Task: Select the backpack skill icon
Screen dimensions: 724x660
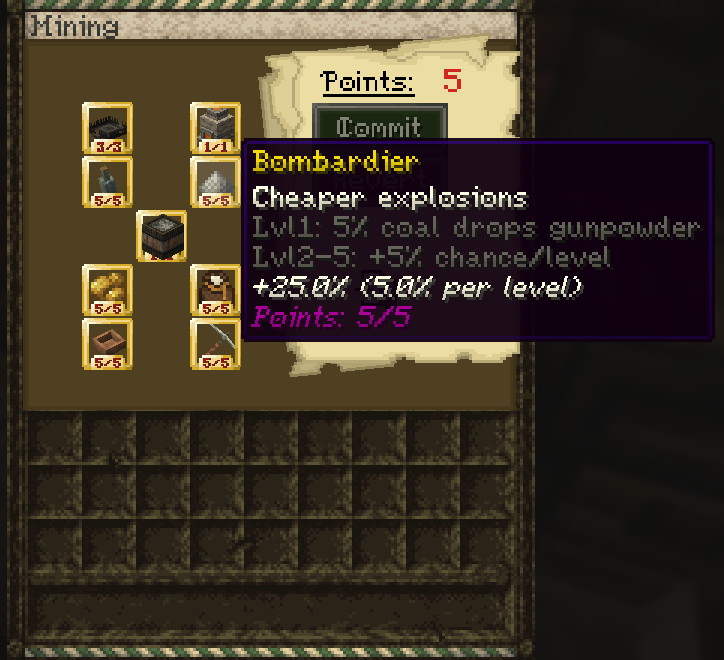Action: (x=215, y=290)
